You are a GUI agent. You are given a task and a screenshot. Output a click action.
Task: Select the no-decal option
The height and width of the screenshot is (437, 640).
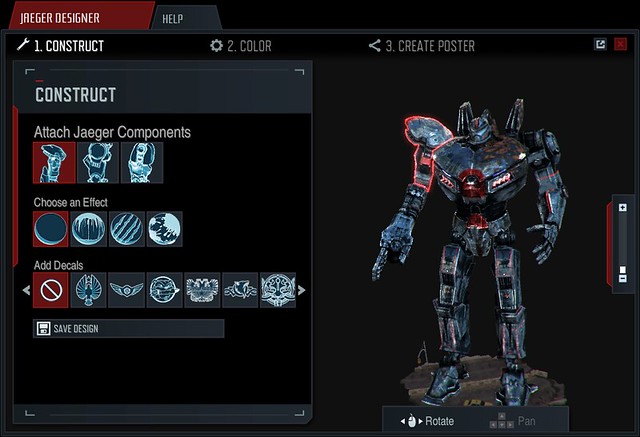51,291
